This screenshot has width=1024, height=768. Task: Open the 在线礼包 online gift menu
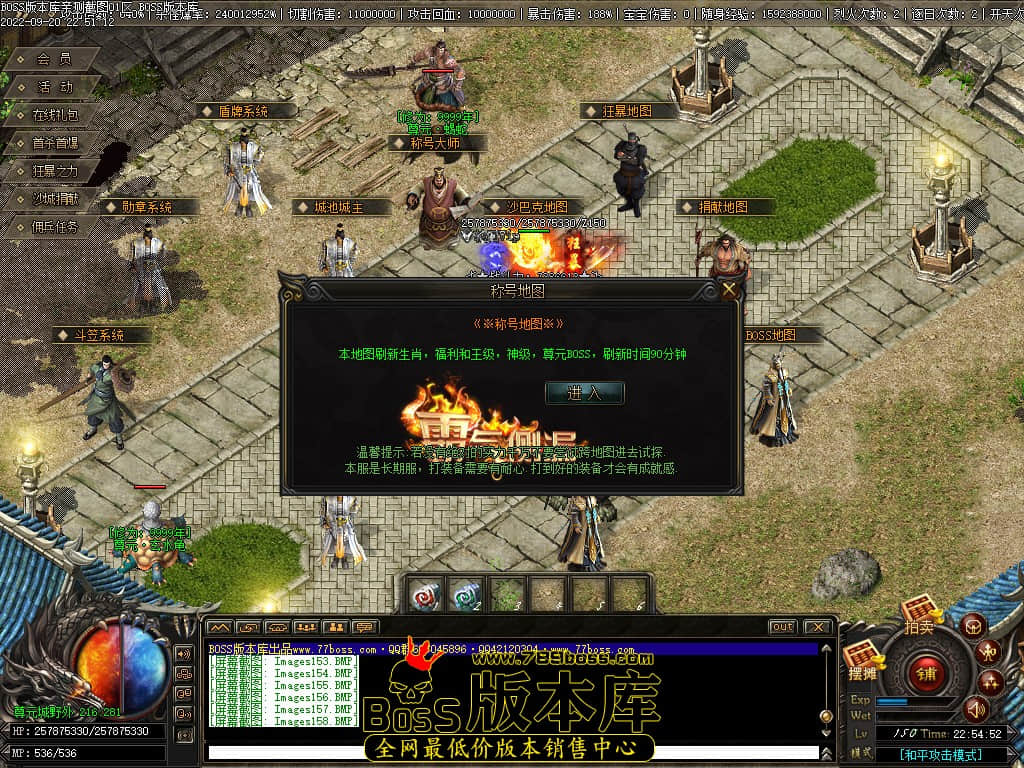pyautogui.click(x=54, y=115)
